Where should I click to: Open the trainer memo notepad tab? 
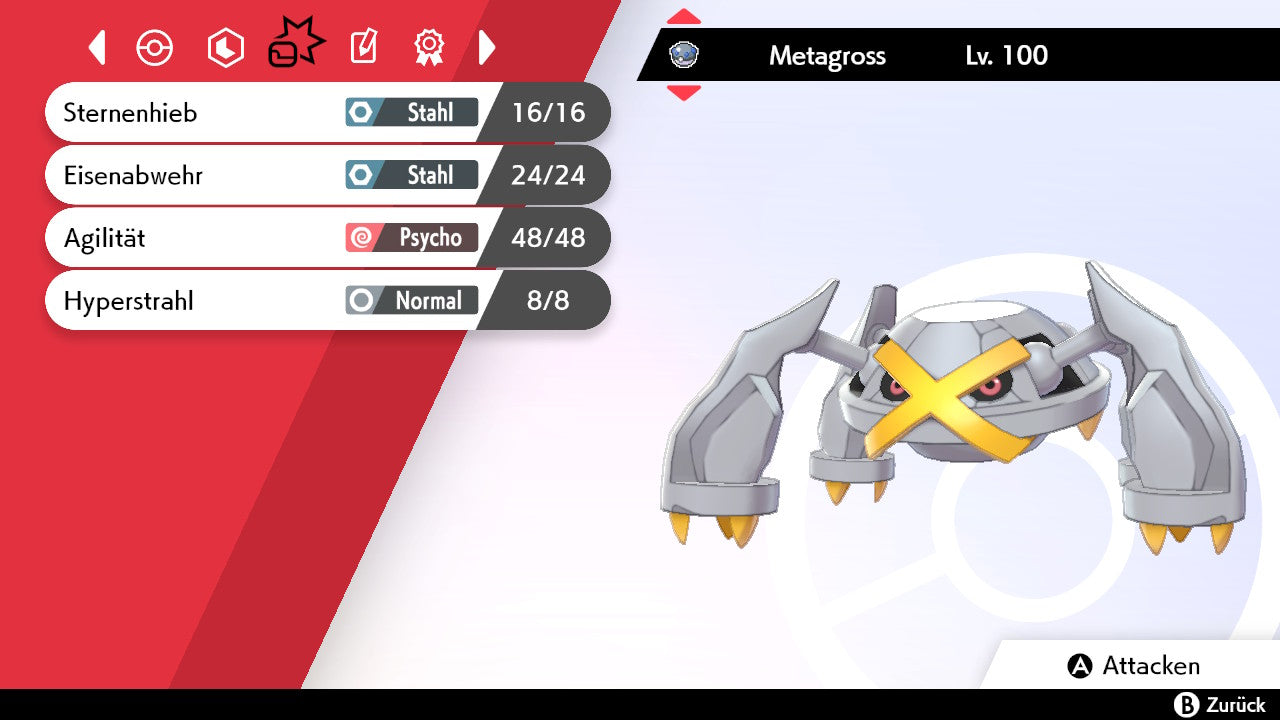pyautogui.click(x=363, y=48)
